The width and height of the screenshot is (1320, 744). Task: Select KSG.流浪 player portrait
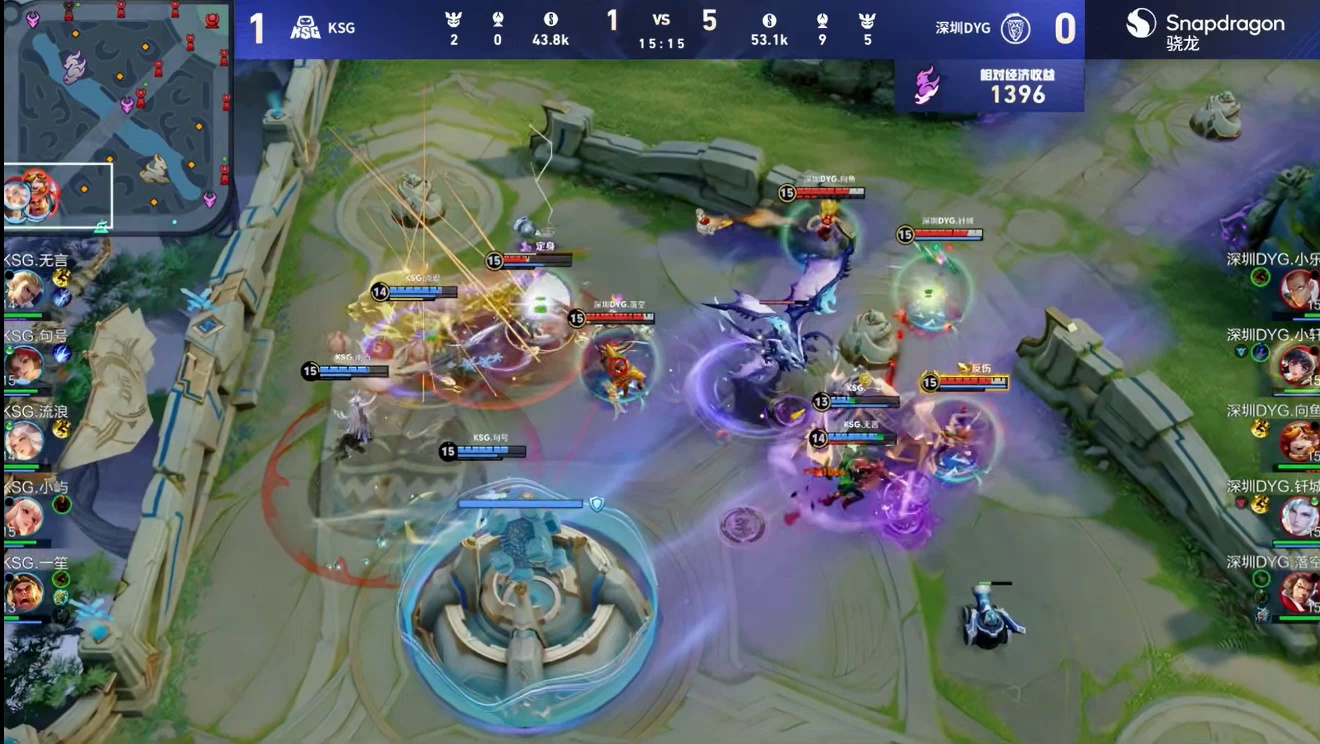(22, 440)
